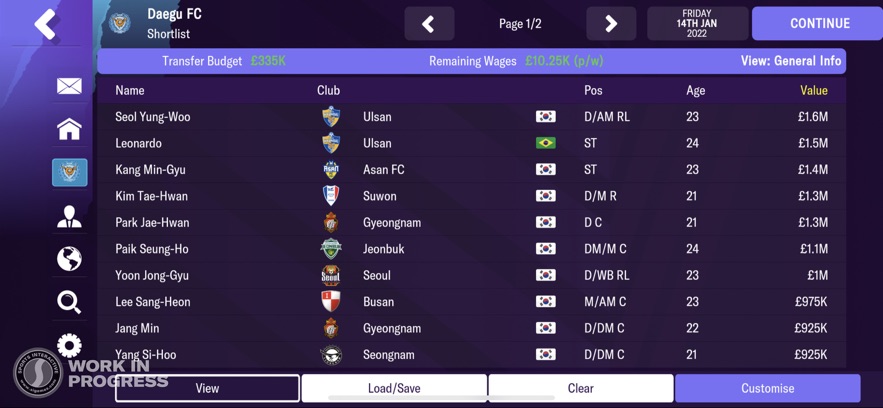Viewport: 883px width, 408px height.
Task: Open the settings gear icon
Action: tap(69, 345)
